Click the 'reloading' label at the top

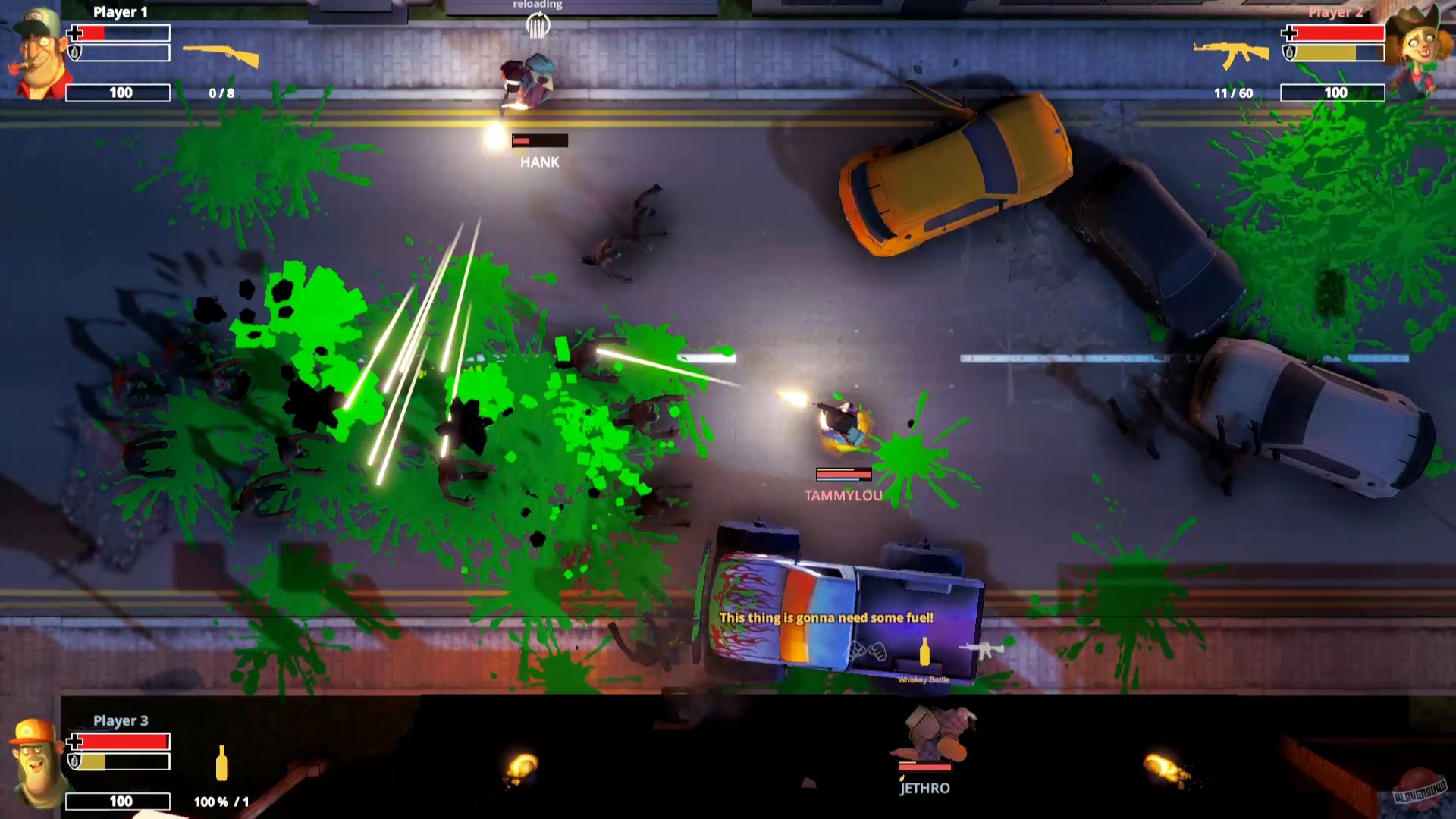[538, 5]
